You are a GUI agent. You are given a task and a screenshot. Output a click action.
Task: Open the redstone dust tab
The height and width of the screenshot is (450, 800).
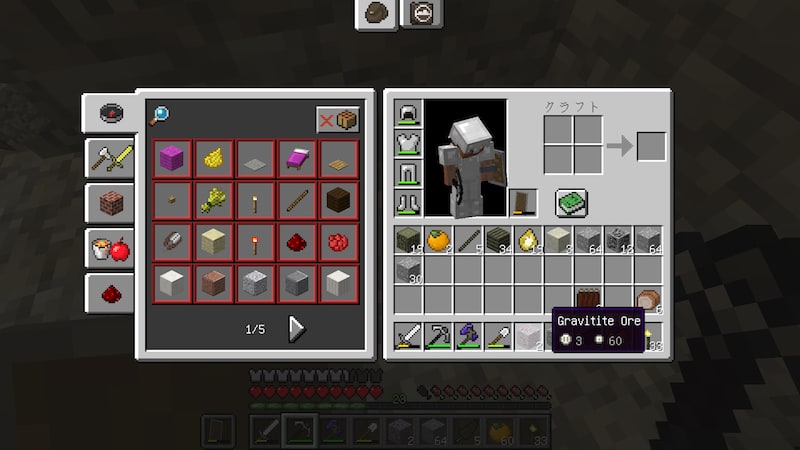(110, 293)
